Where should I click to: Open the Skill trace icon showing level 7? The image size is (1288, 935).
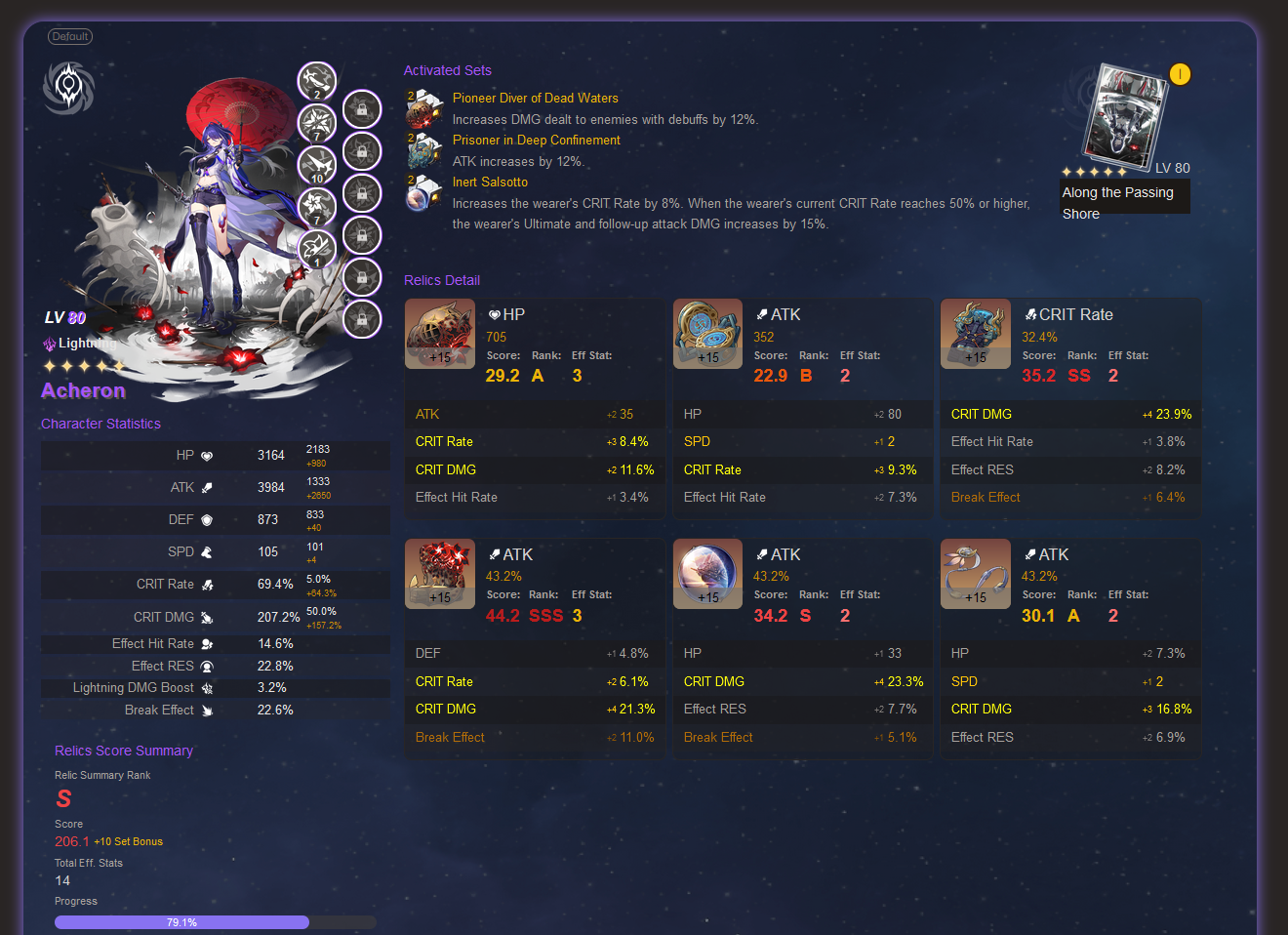(314, 123)
